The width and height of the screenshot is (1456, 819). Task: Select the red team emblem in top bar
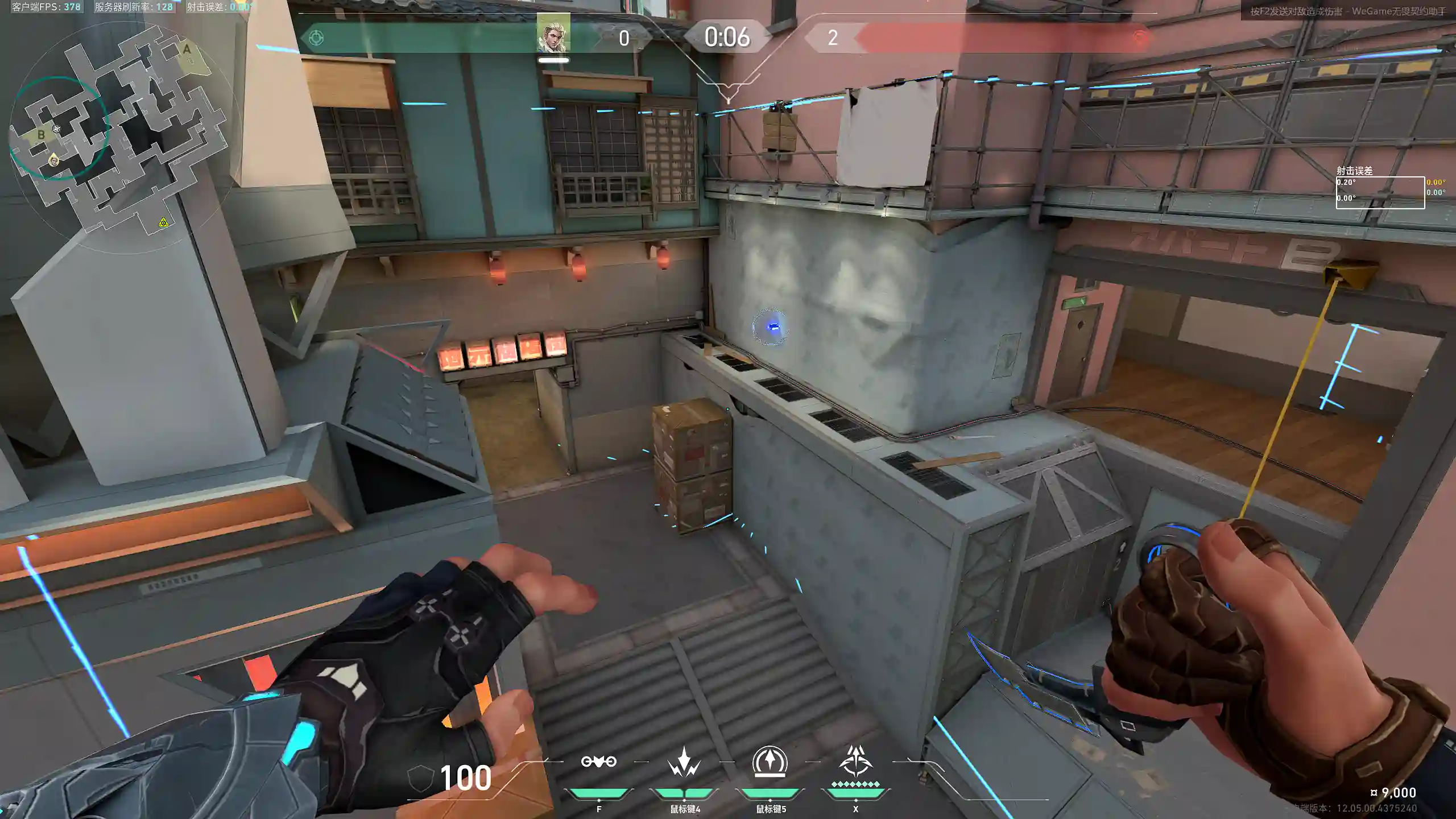pyautogui.click(x=1139, y=38)
